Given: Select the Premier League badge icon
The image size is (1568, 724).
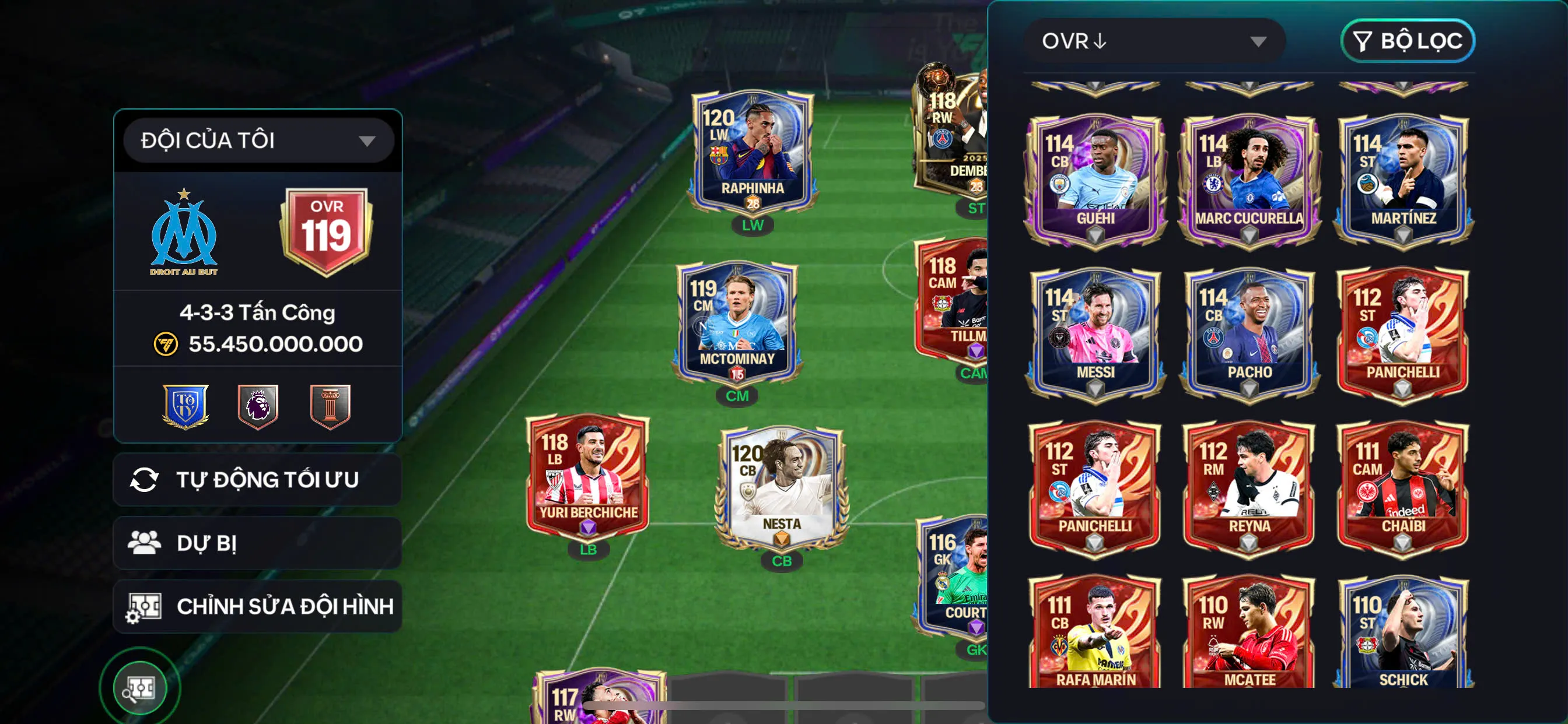Looking at the screenshot, I should point(258,406).
